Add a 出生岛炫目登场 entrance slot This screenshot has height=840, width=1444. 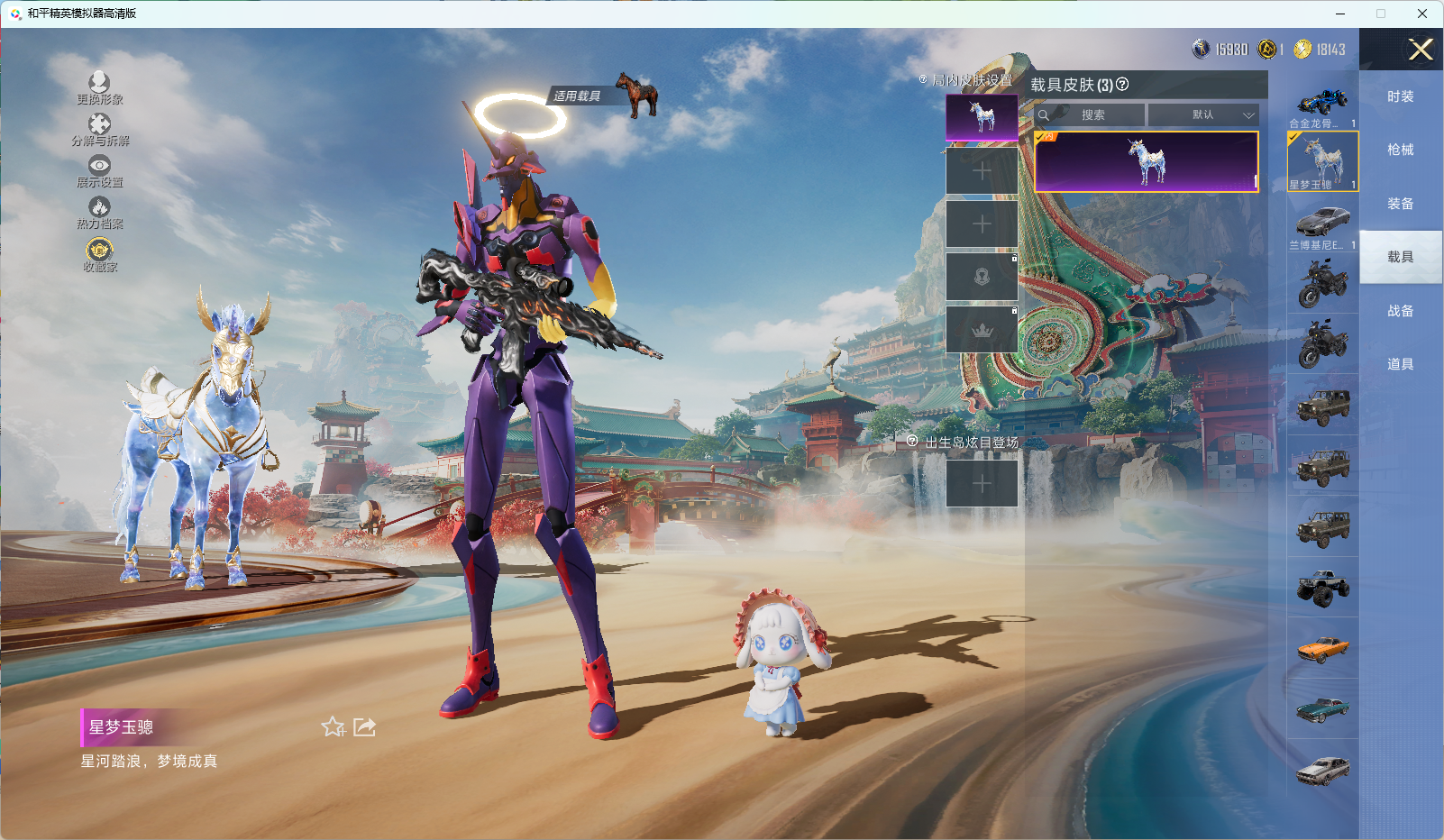click(982, 484)
